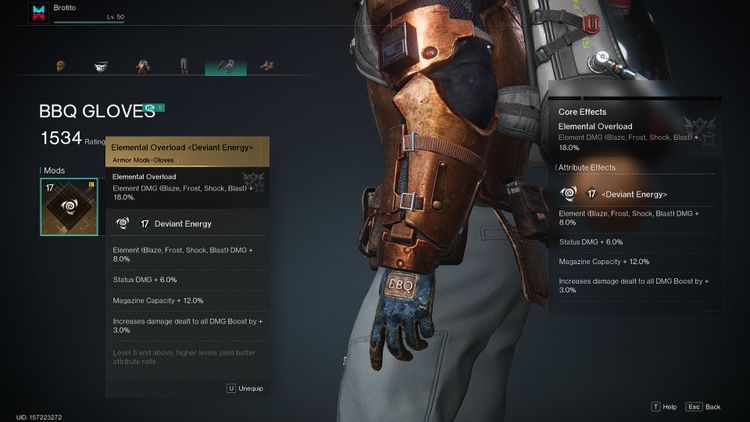Select the torso armor tab
This screenshot has height=422, width=750.
click(143, 66)
